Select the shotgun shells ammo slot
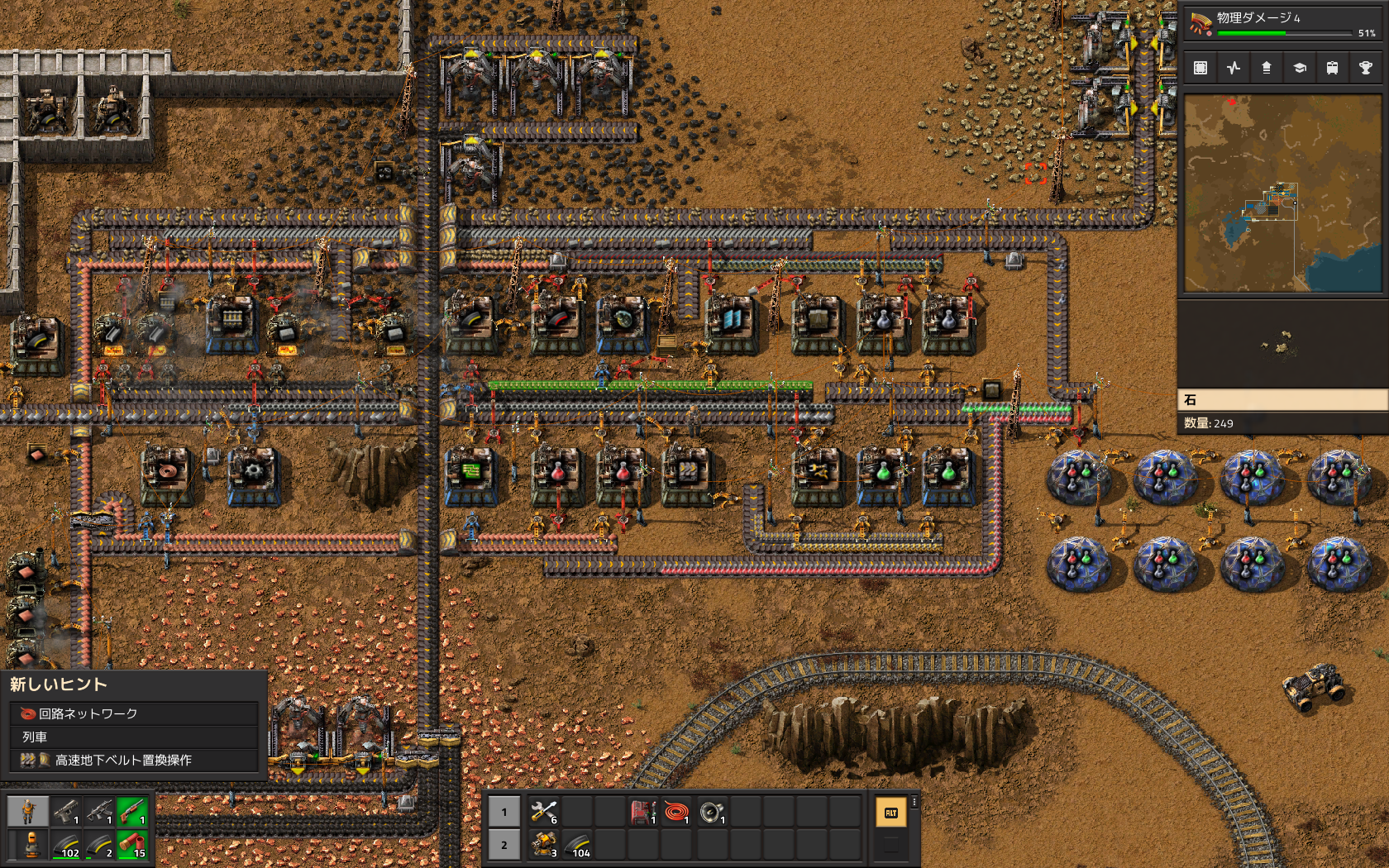1389x868 pixels. pyautogui.click(x=132, y=845)
